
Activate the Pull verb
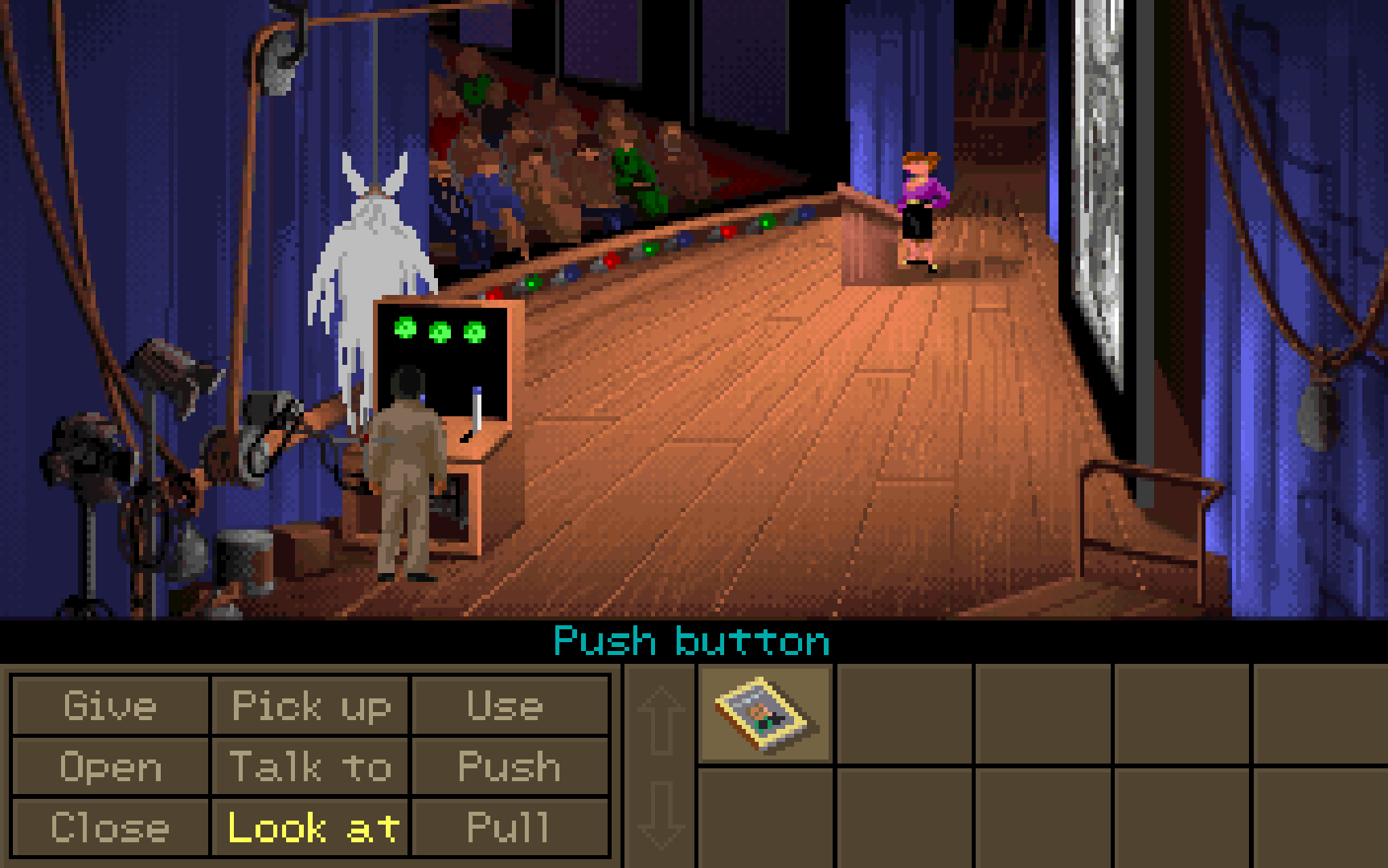[x=508, y=827]
